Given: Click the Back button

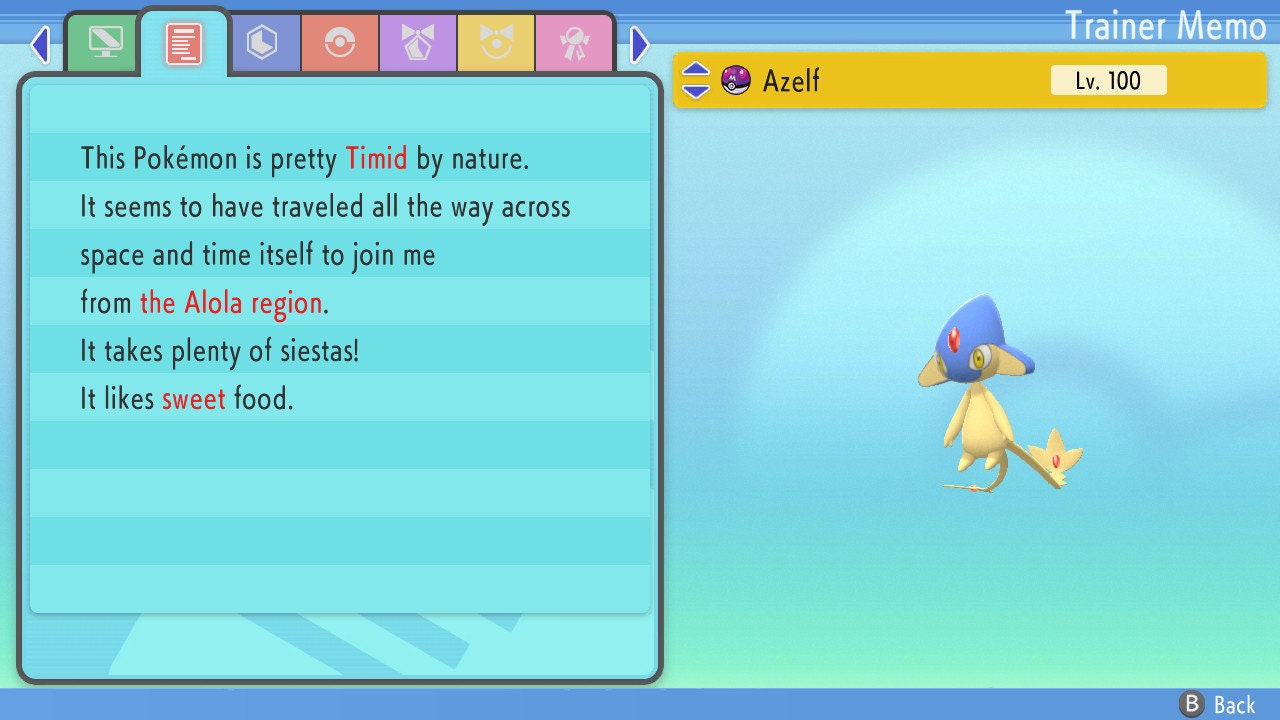Looking at the screenshot, I should tap(1218, 705).
